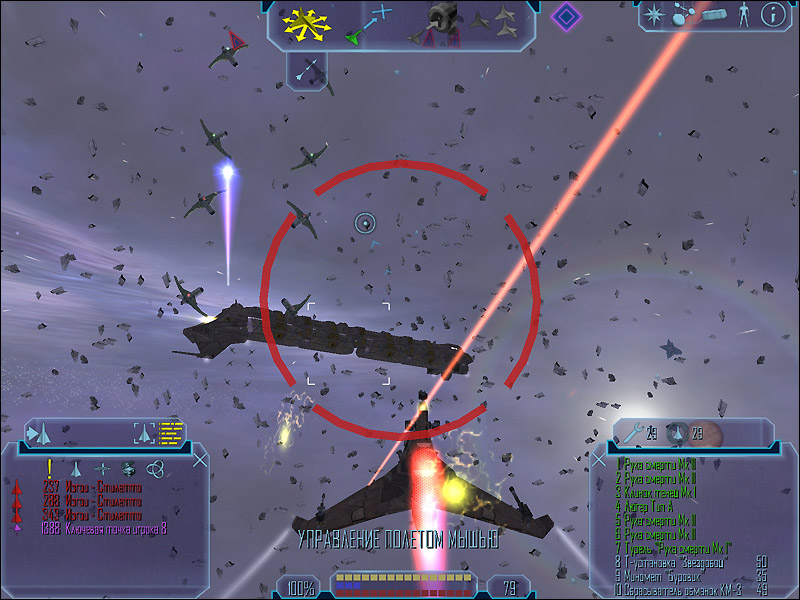Click the bracketed ship target icon

coord(145,433)
